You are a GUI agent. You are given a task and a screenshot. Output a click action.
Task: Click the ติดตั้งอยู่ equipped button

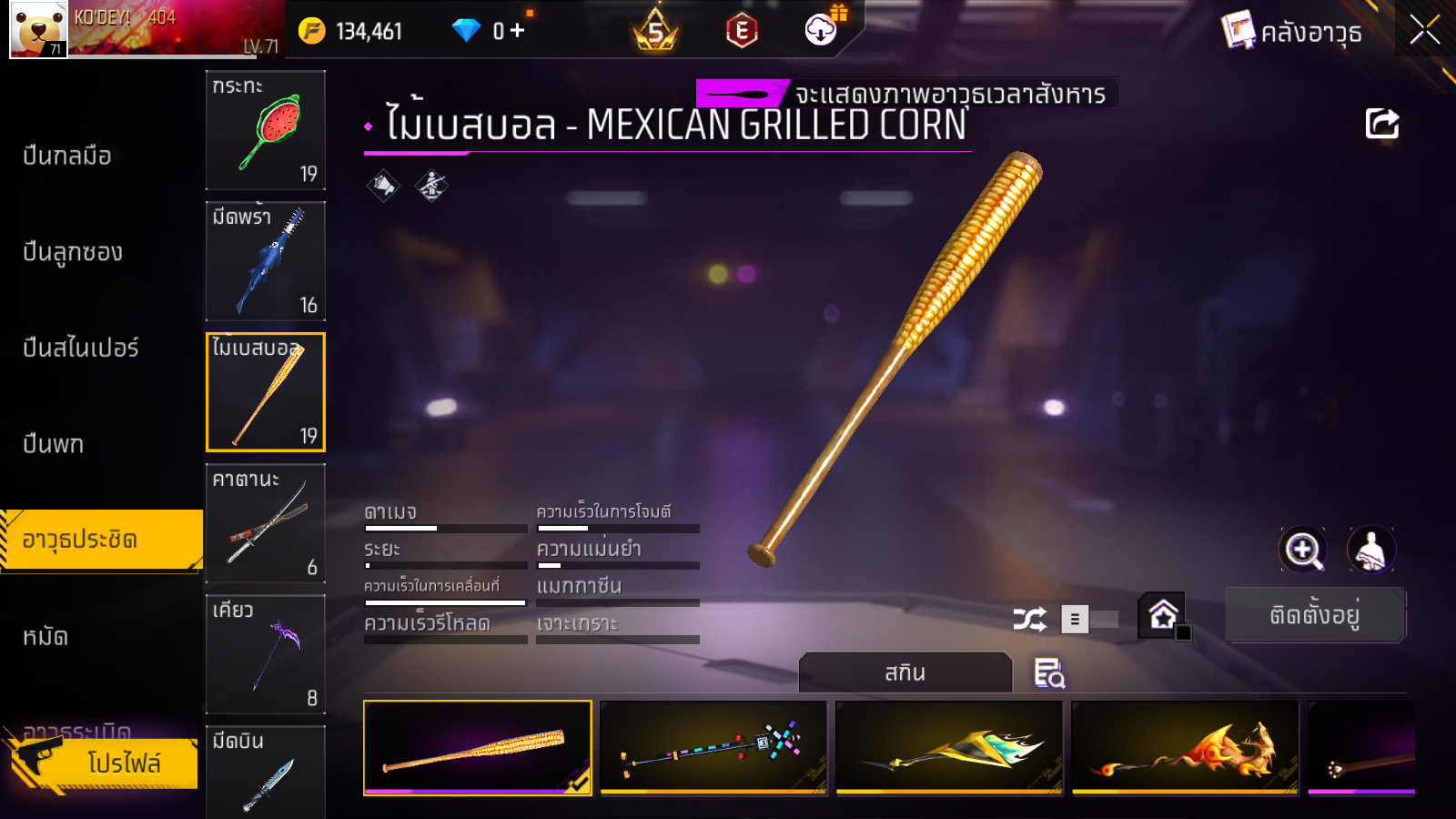click(x=1315, y=615)
